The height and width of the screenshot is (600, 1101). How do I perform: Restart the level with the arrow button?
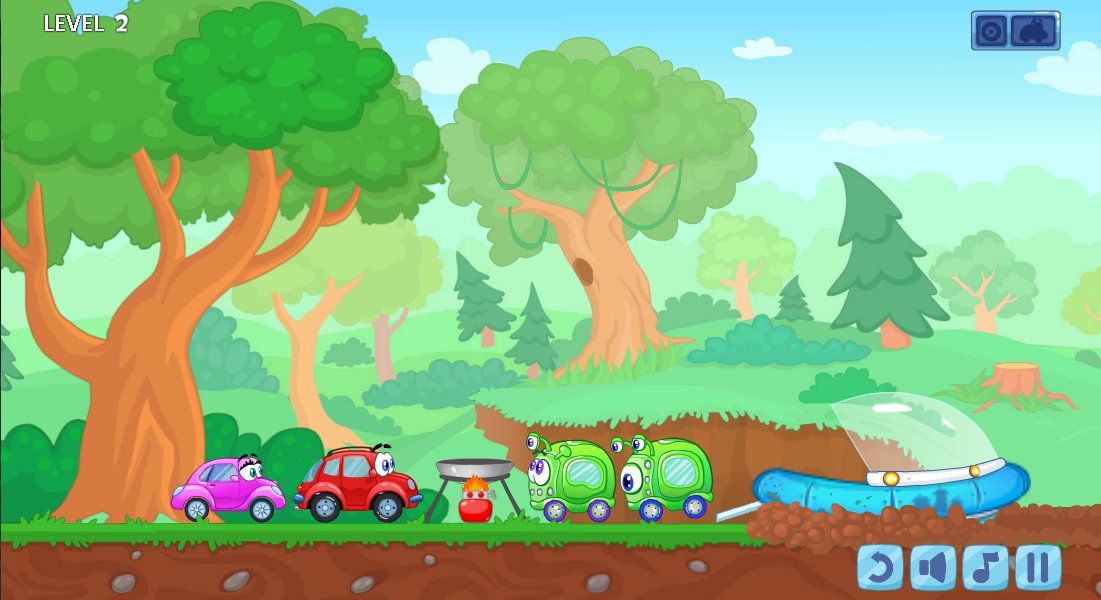tap(880, 567)
